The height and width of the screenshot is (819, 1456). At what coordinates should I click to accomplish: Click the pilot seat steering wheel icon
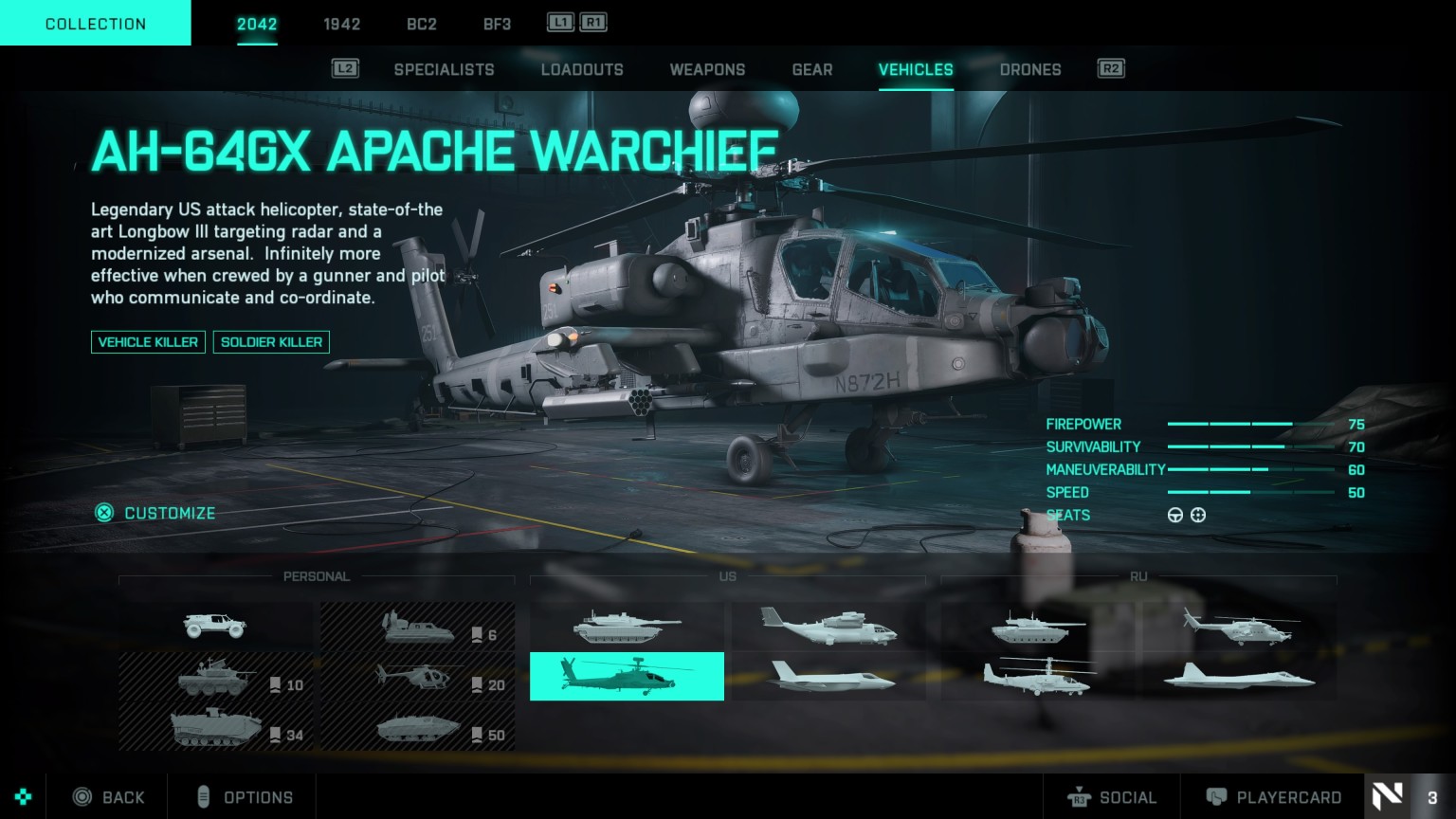[x=1175, y=515]
